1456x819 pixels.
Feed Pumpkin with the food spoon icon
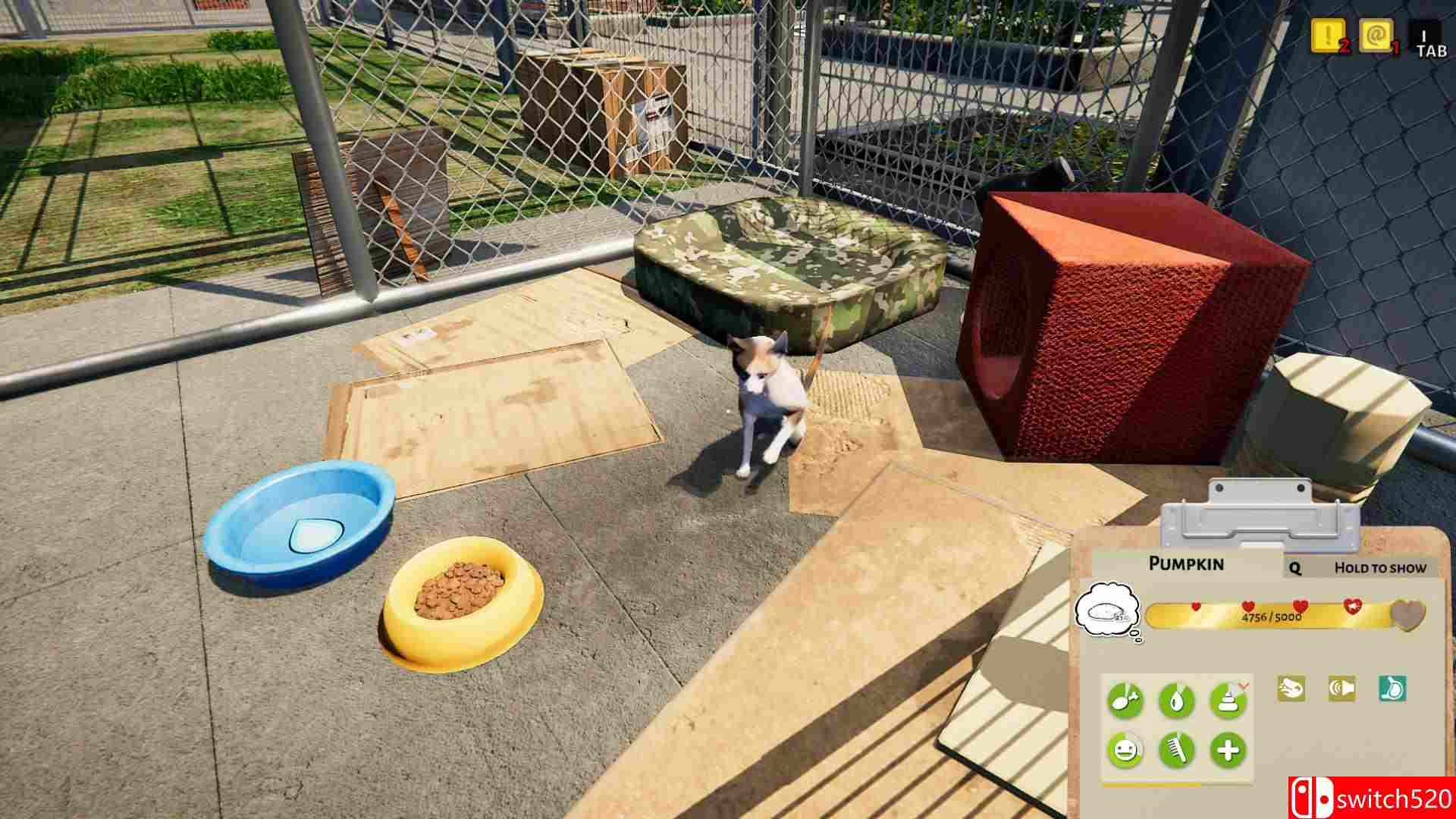pos(1125,699)
